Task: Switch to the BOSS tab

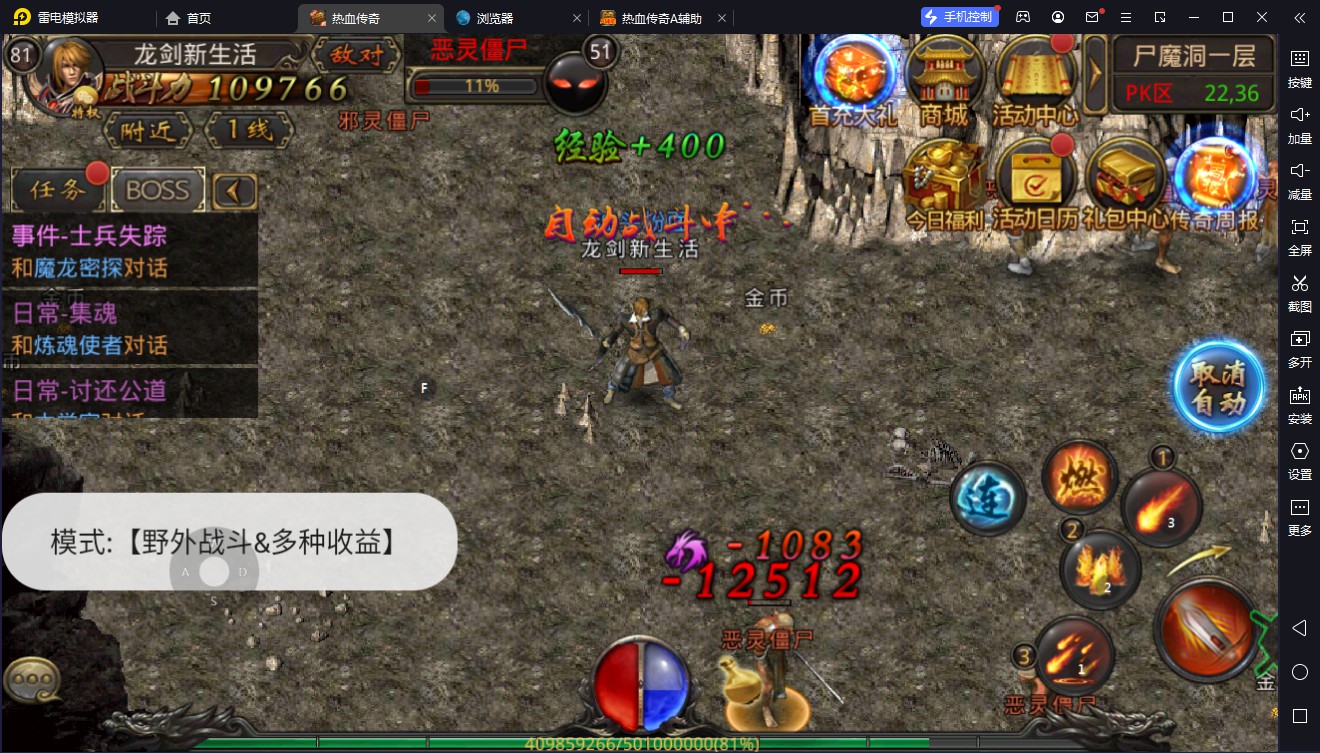Action: pos(158,189)
